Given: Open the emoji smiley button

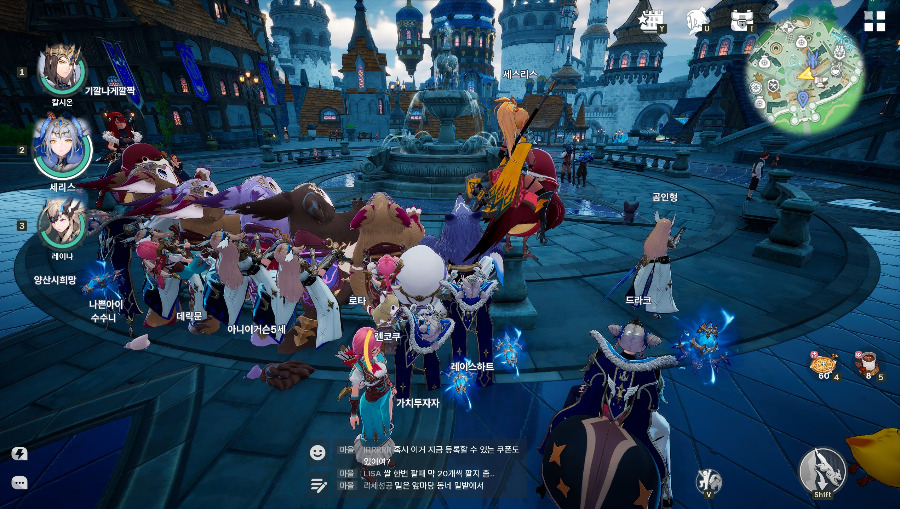Looking at the screenshot, I should [318, 452].
